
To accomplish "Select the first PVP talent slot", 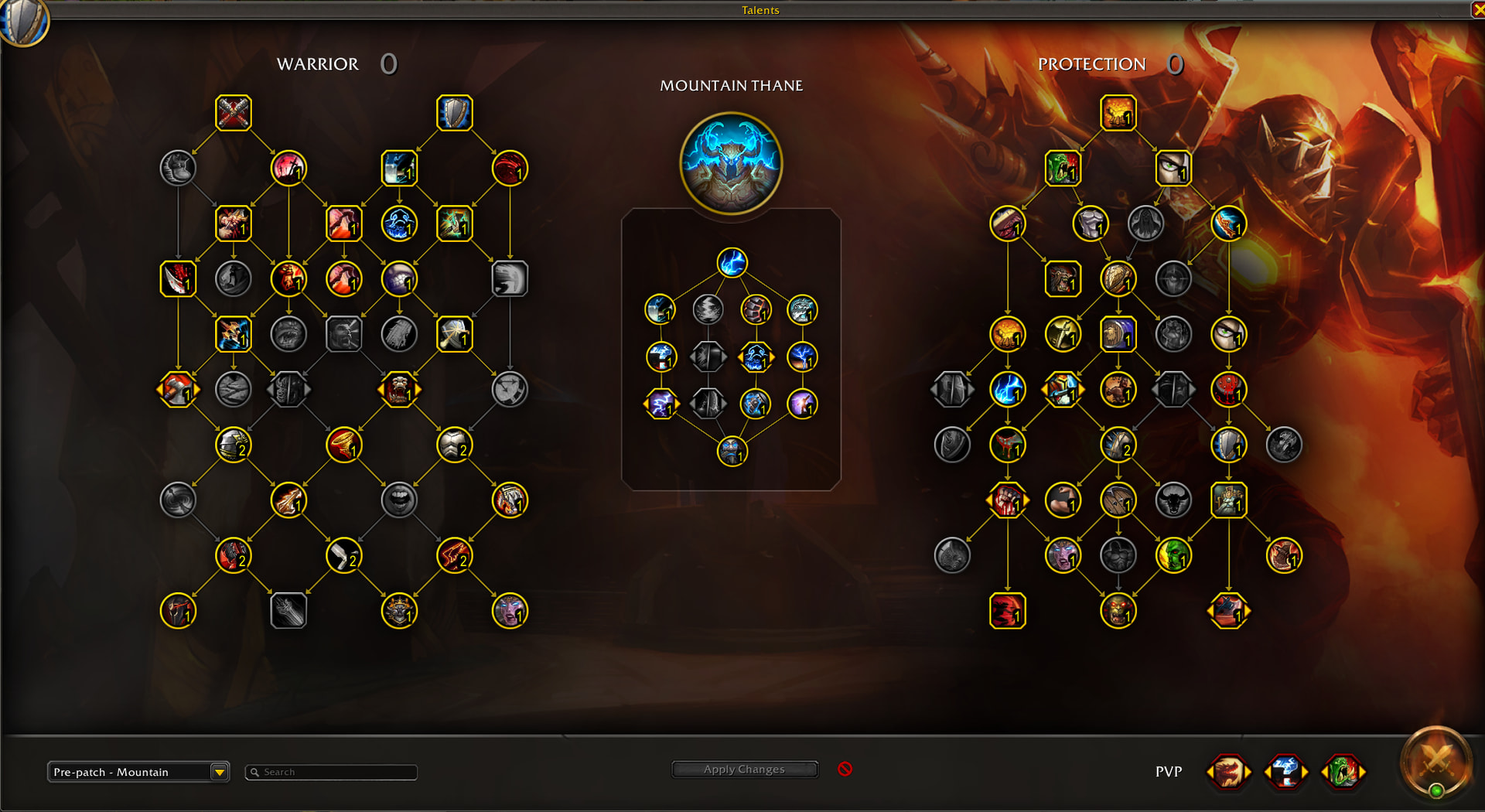I will click(1228, 772).
